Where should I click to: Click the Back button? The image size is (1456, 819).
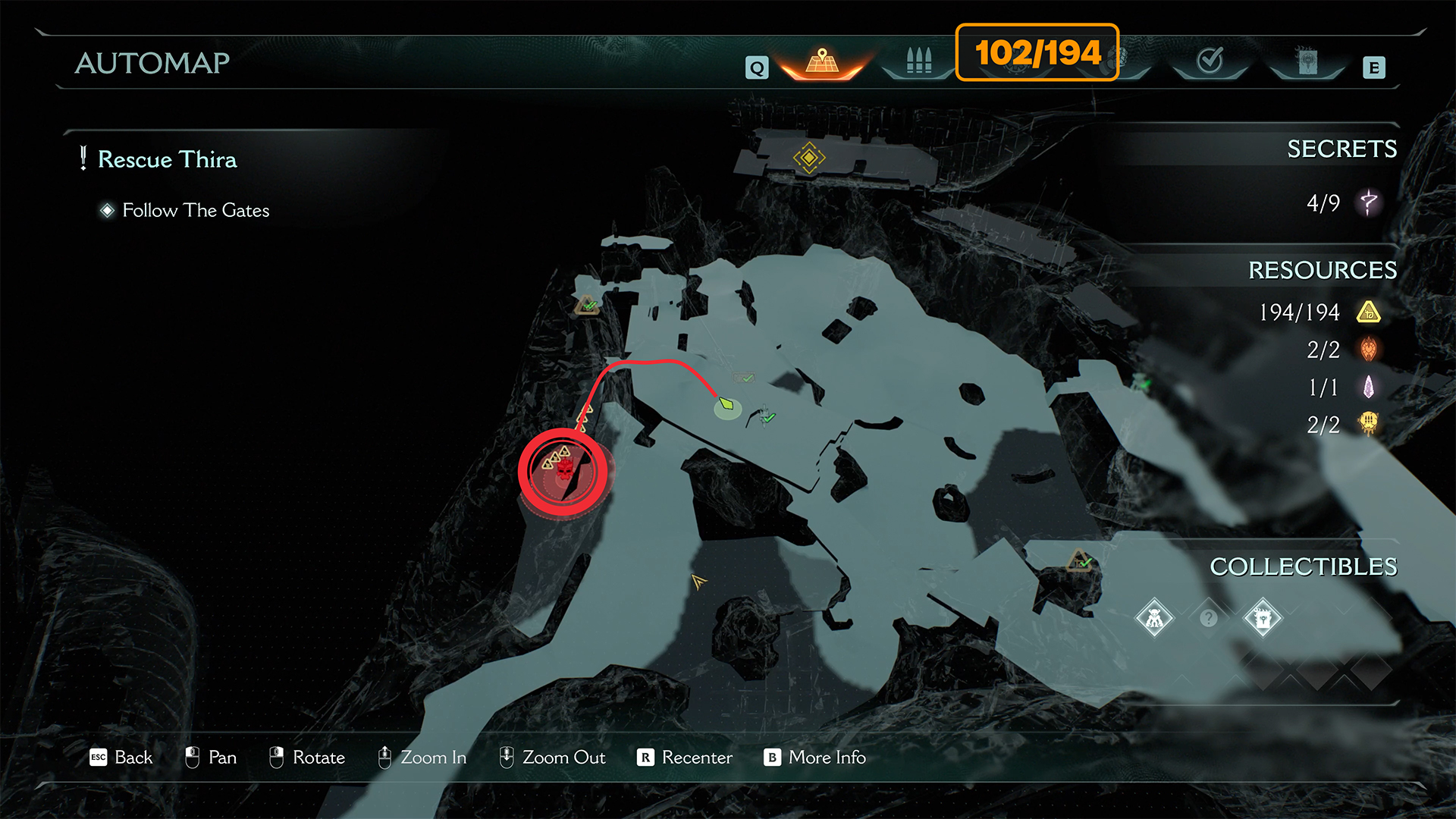(x=121, y=757)
